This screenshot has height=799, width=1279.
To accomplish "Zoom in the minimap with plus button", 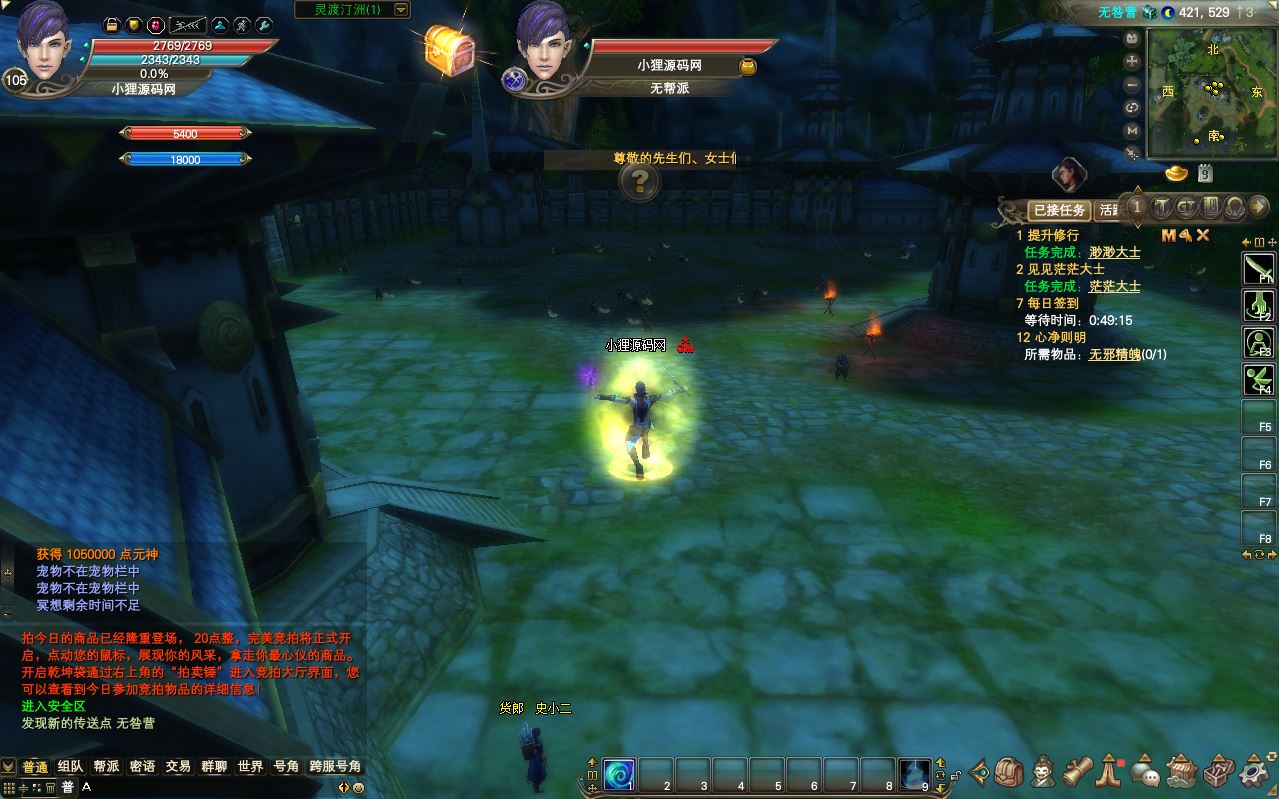I will [x=1132, y=60].
